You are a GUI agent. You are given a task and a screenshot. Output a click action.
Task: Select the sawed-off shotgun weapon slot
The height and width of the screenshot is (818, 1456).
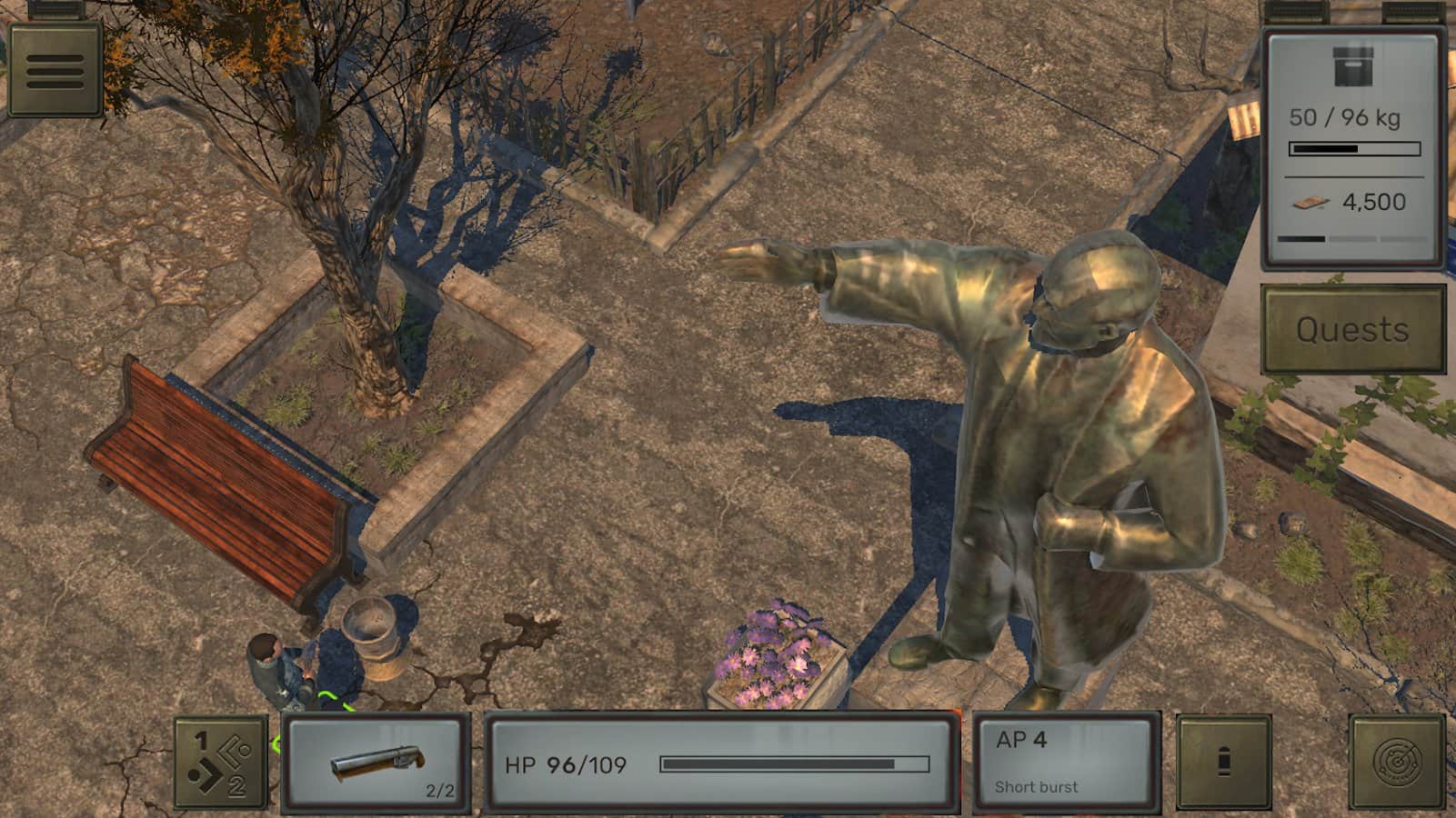click(x=377, y=763)
